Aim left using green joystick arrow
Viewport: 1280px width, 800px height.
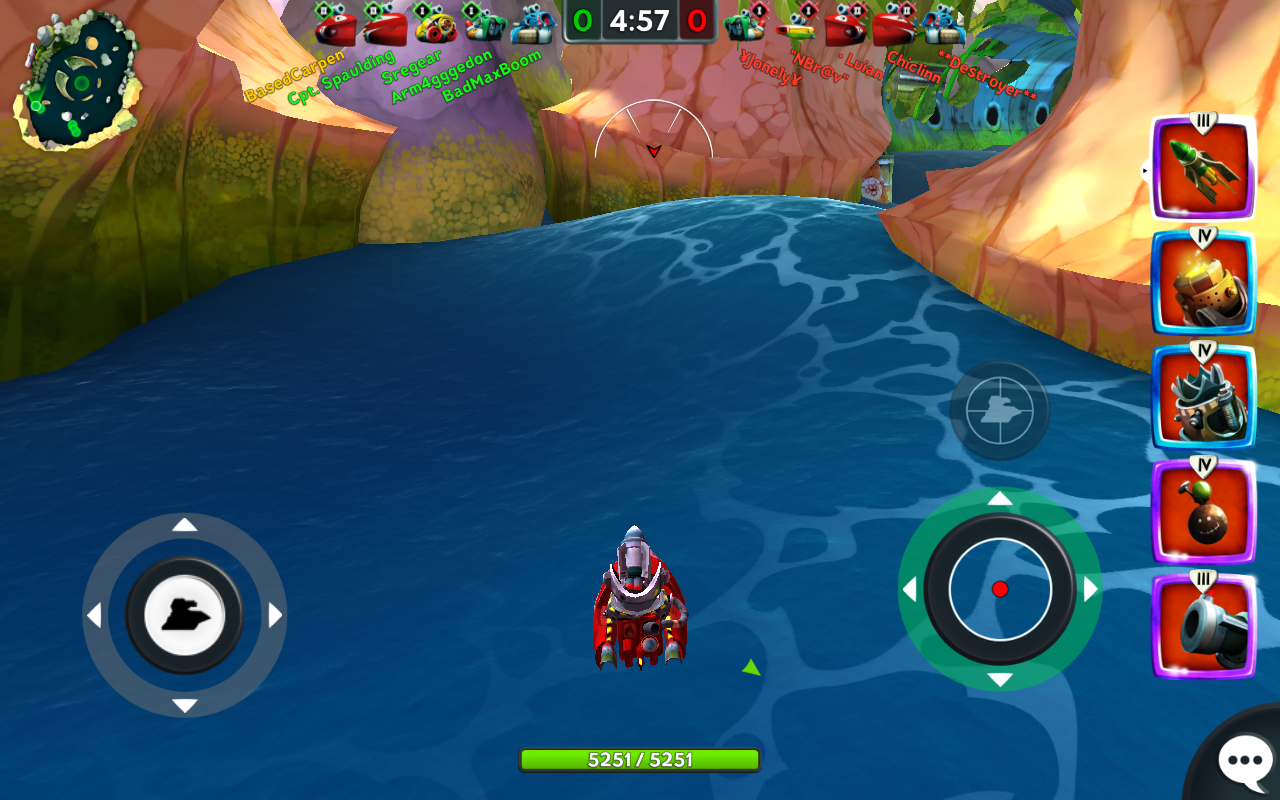(909, 589)
